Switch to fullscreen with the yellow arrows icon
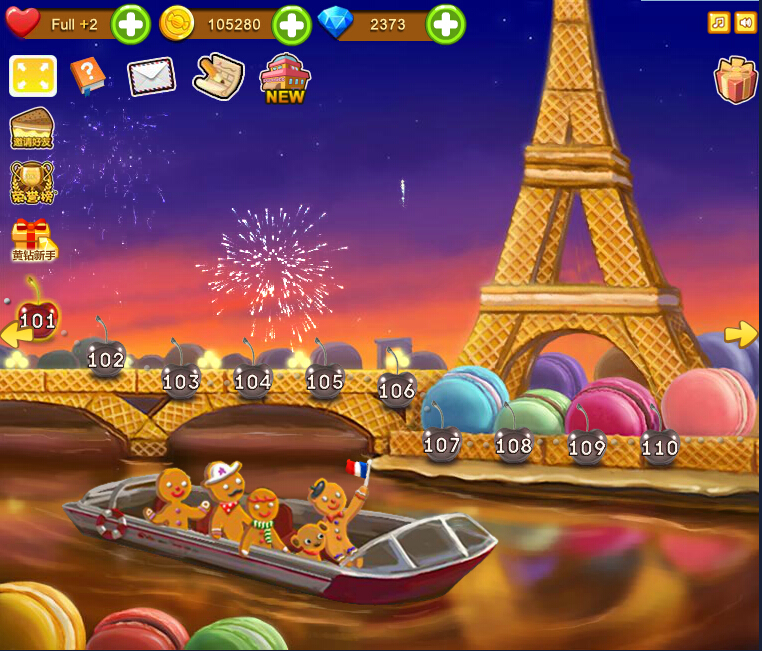This screenshot has width=762, height=651. [x=33, y=76]
